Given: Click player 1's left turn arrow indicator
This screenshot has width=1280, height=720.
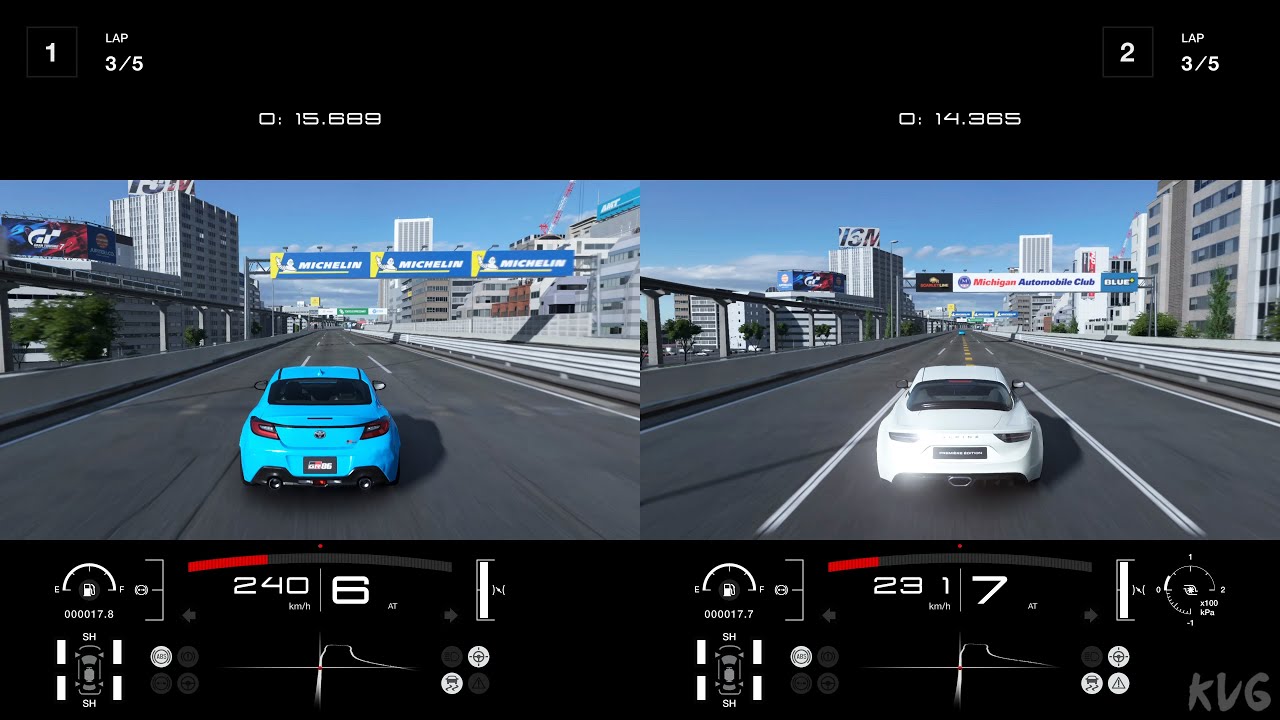Looking at the screenshot, I should point(188,615).
